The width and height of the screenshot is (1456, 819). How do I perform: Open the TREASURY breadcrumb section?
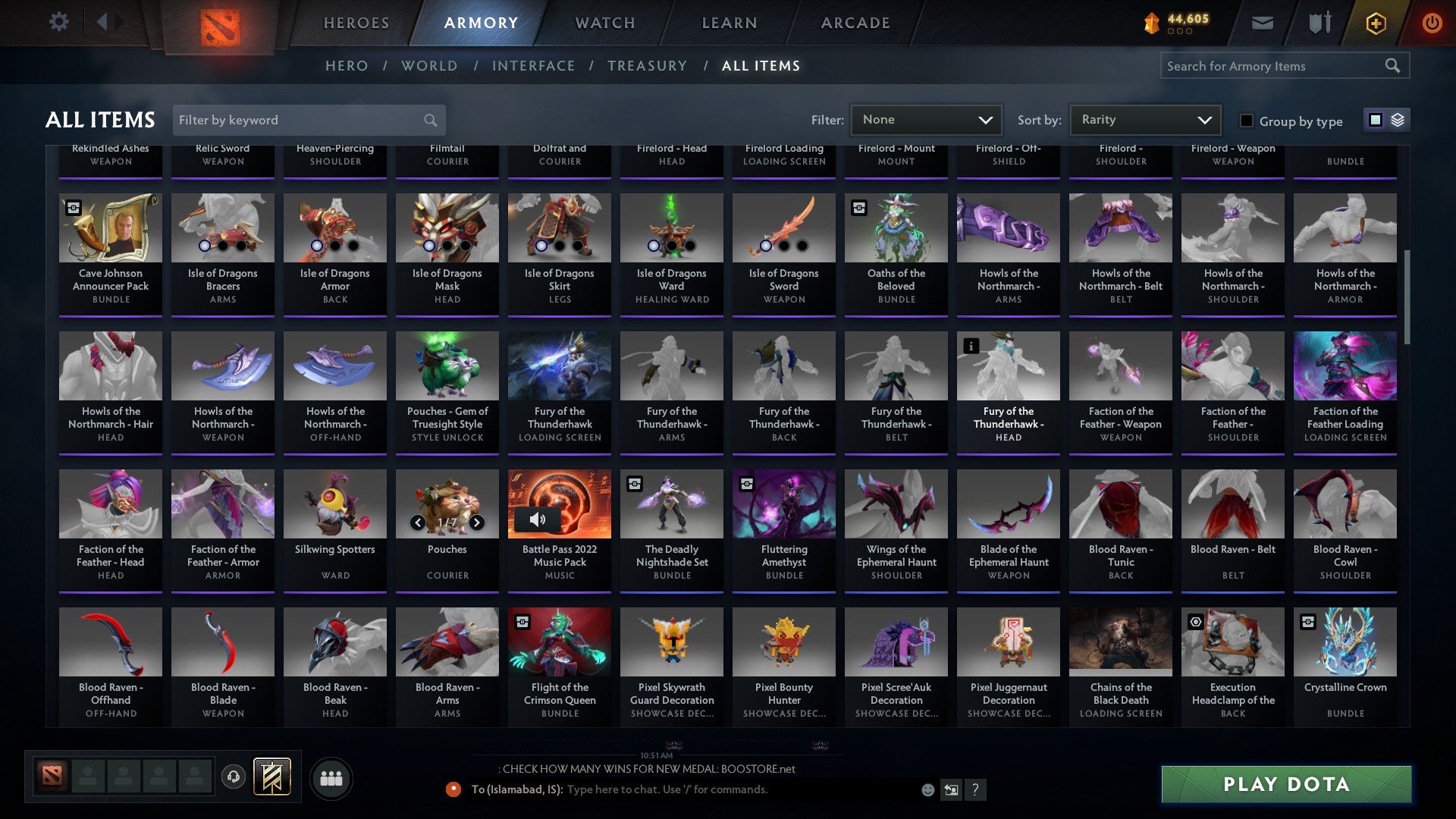[x=648, y=66]
